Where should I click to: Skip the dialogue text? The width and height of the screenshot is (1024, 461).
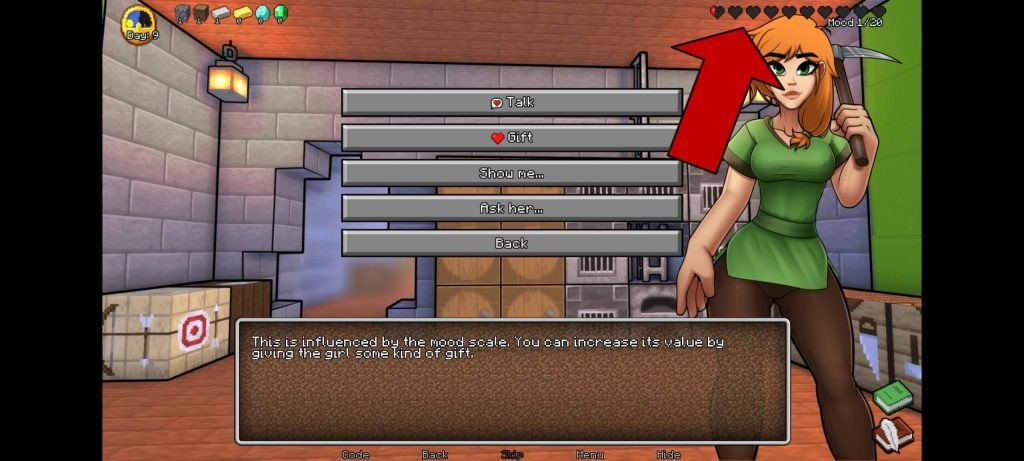click(512, 454)
